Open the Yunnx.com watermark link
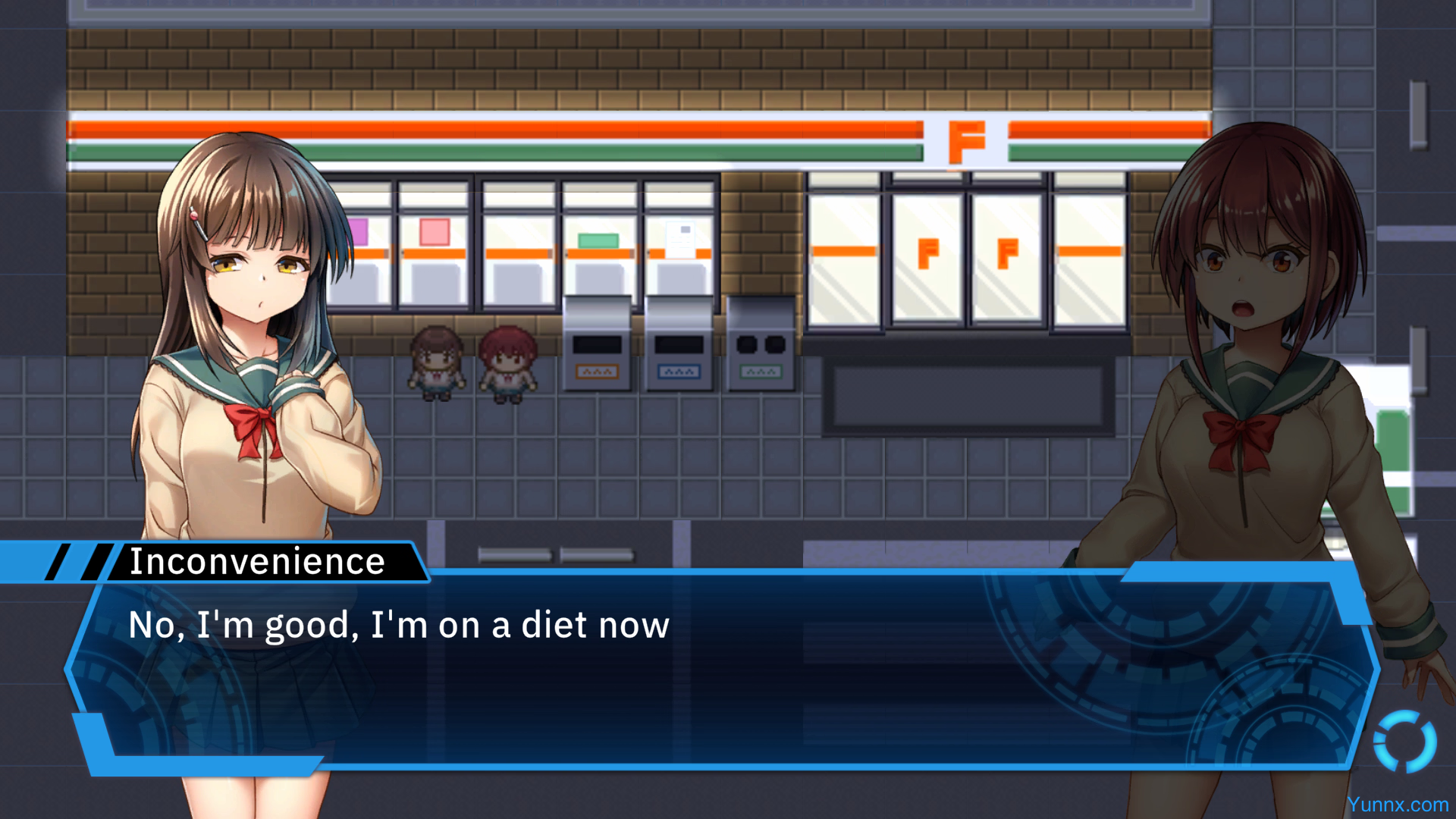 [1398, 805]
